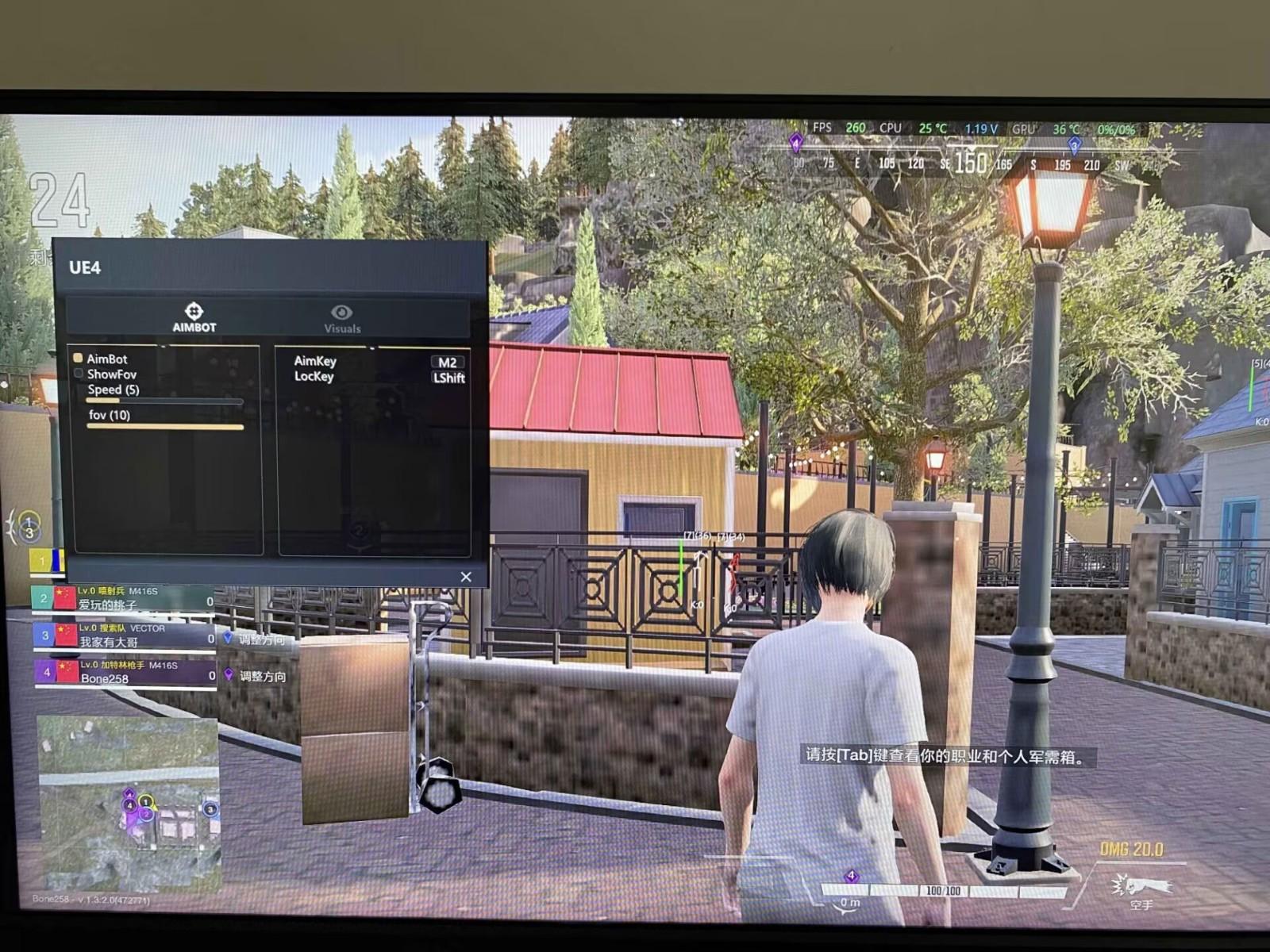Select player 1 yellow marker on the minimap

pyautogui.click(x=145, y=801)
